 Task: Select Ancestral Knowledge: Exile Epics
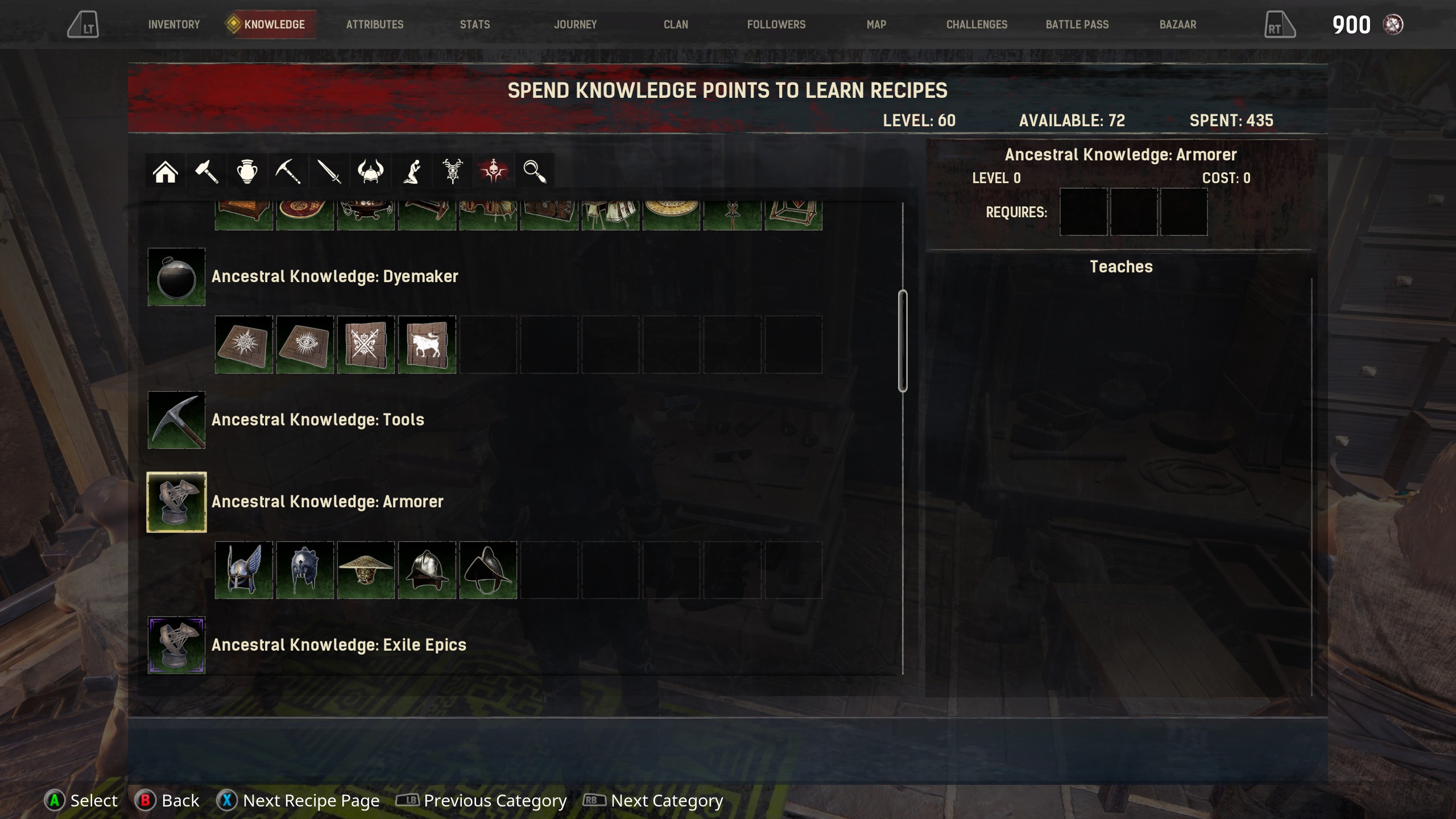coord(176,644)
